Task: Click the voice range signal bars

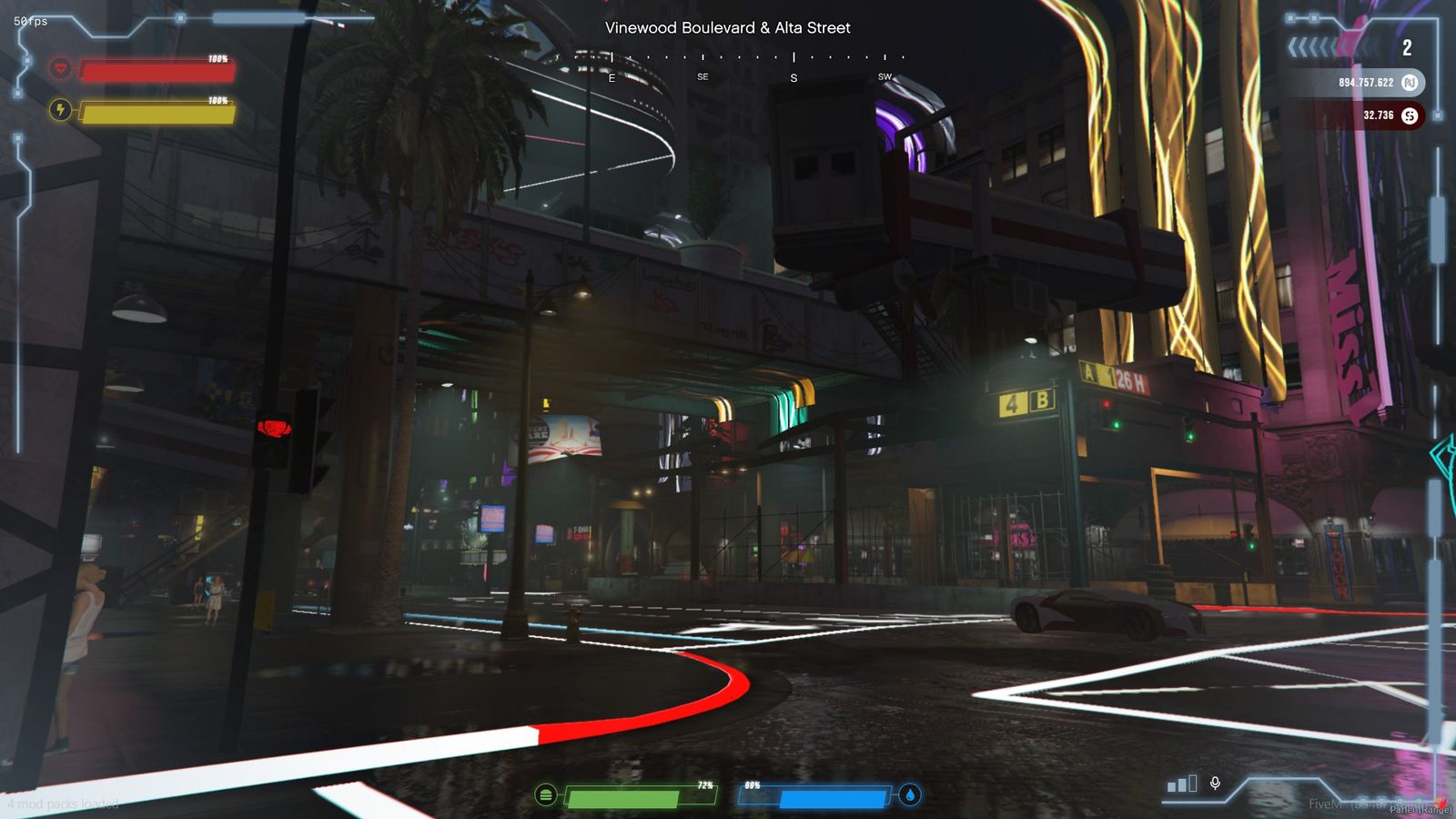Action: [x=1182, y=784]
